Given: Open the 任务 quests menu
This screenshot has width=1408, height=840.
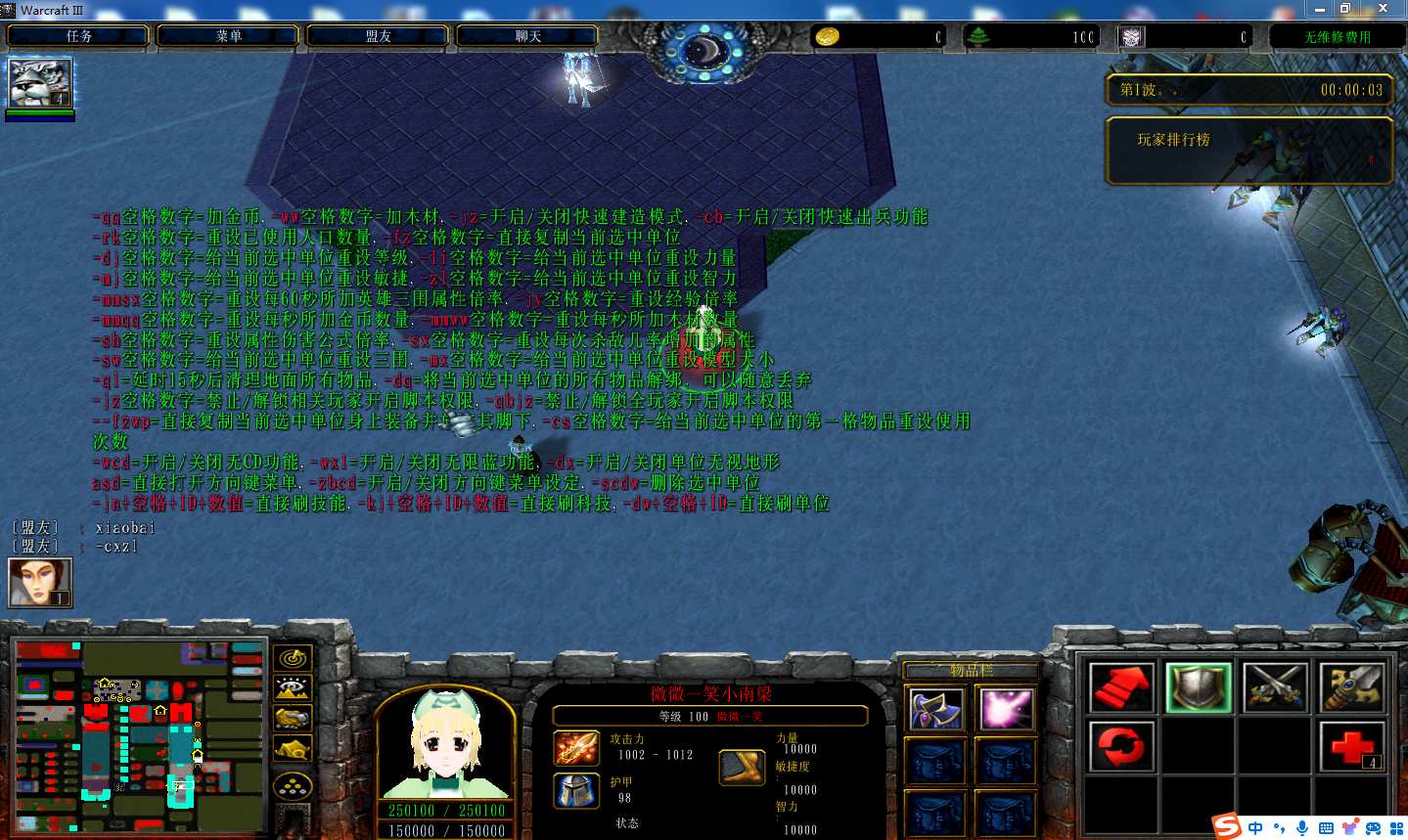Looking at the screenshot, I should [78, 36].
